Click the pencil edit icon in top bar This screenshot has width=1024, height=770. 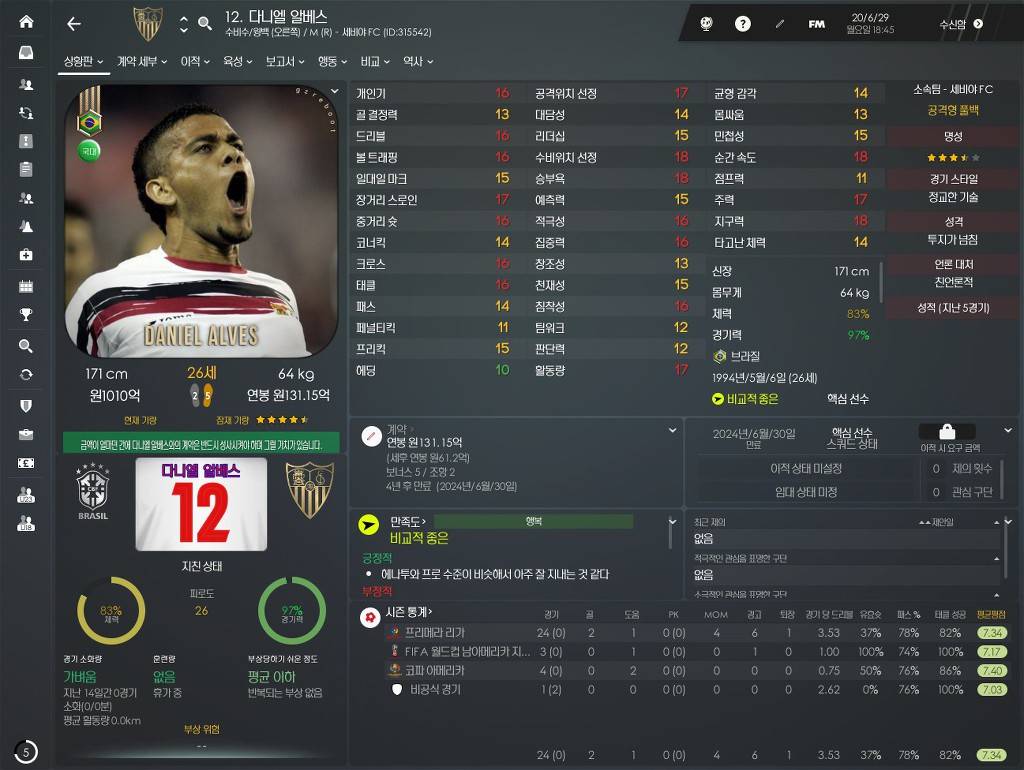point(780,24)
